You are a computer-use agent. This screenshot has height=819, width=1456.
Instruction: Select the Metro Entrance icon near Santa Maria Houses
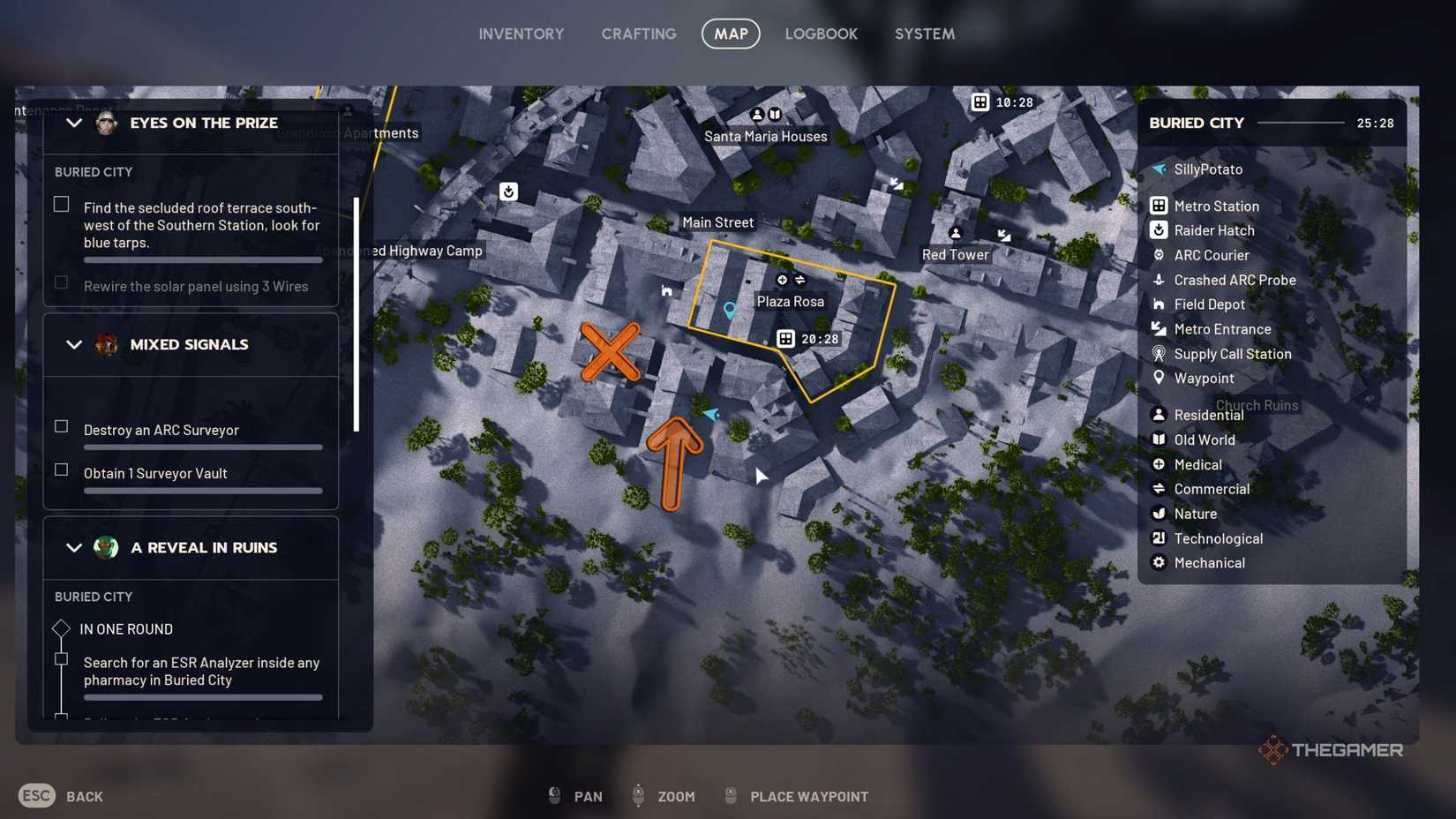(895, 184)
